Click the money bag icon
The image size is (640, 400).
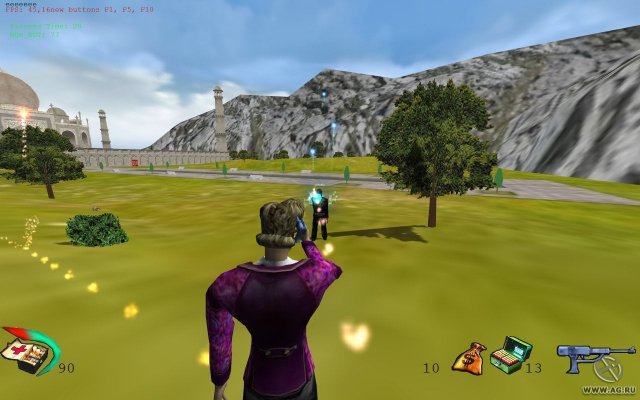click(x=468, y=358)
